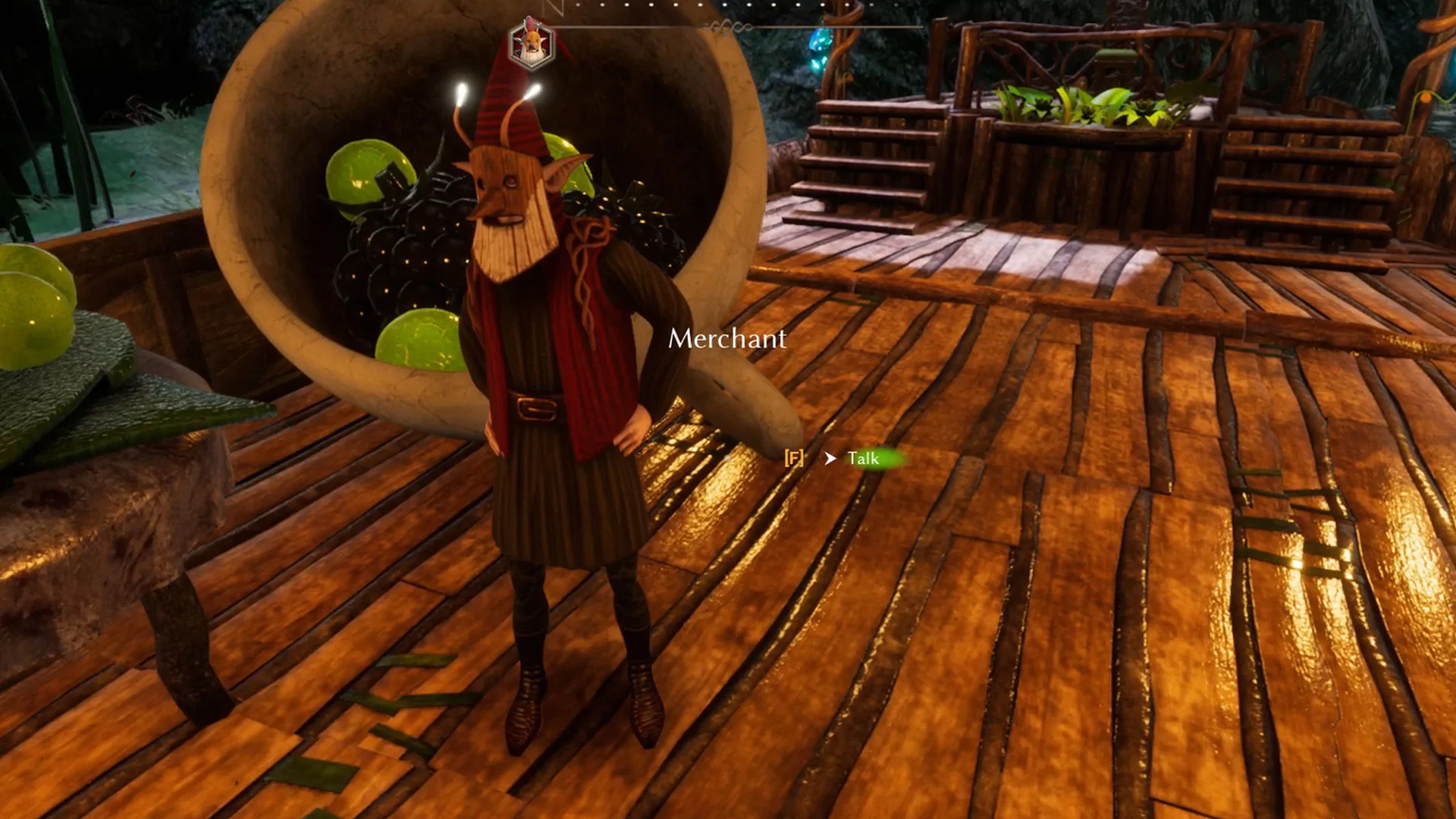This screenshot has height=819, width=1456.
Task: Click the hexagonal merchant portrait icon on compass
Action: click(x=531, y=42)
